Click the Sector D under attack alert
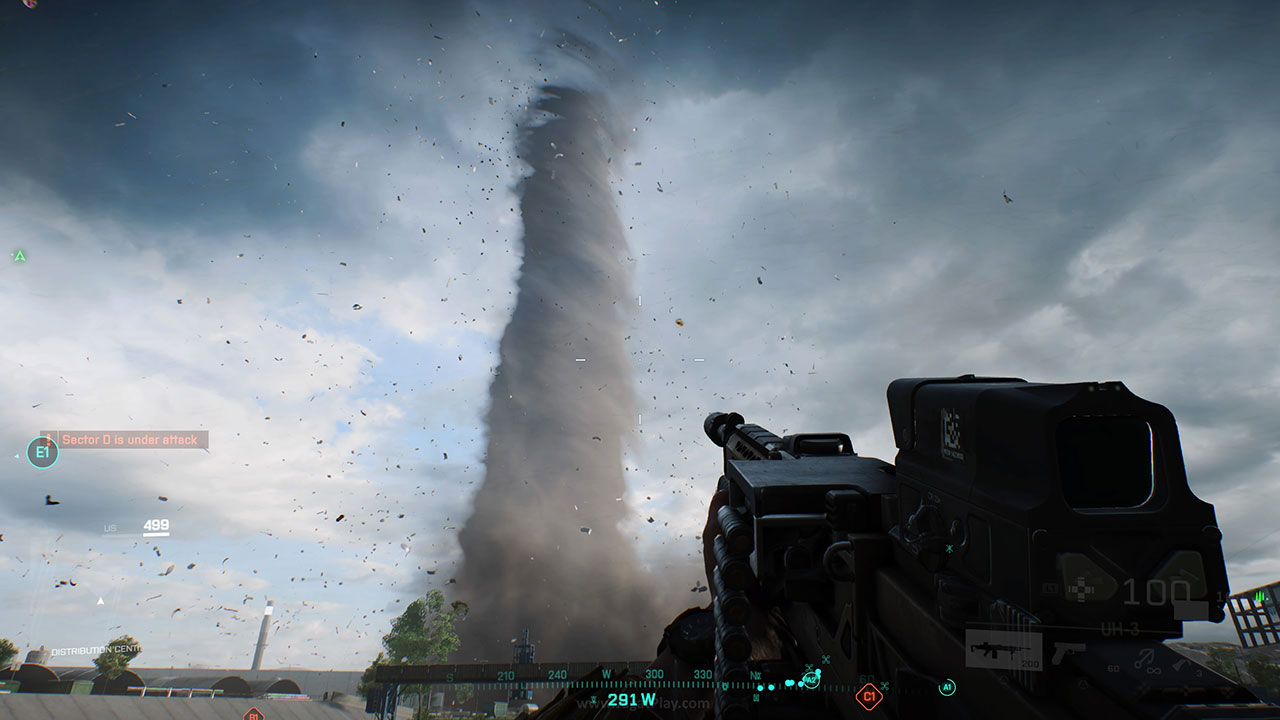Viewport: 1280px width, 720px height. 125,439
